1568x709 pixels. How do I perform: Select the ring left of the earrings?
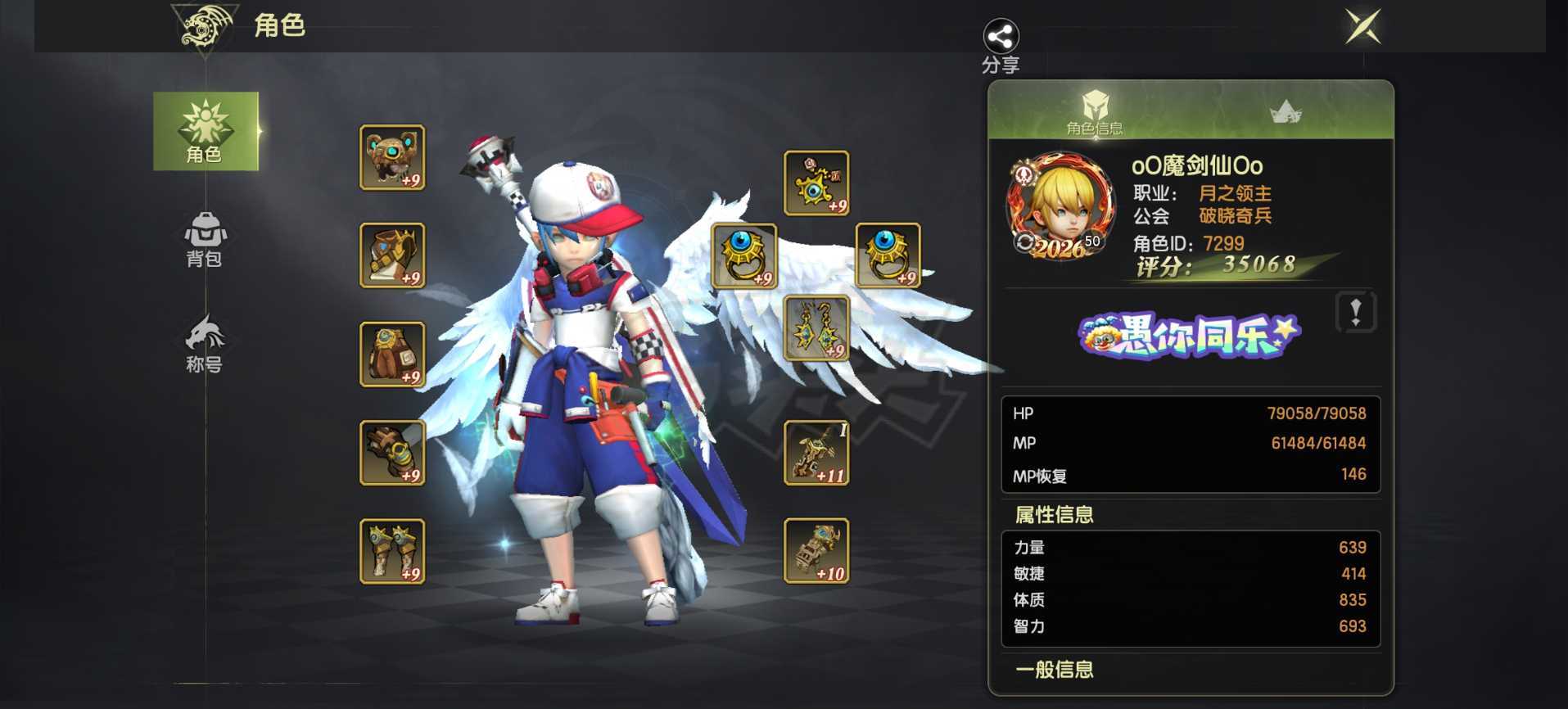(x=743, y=255)
